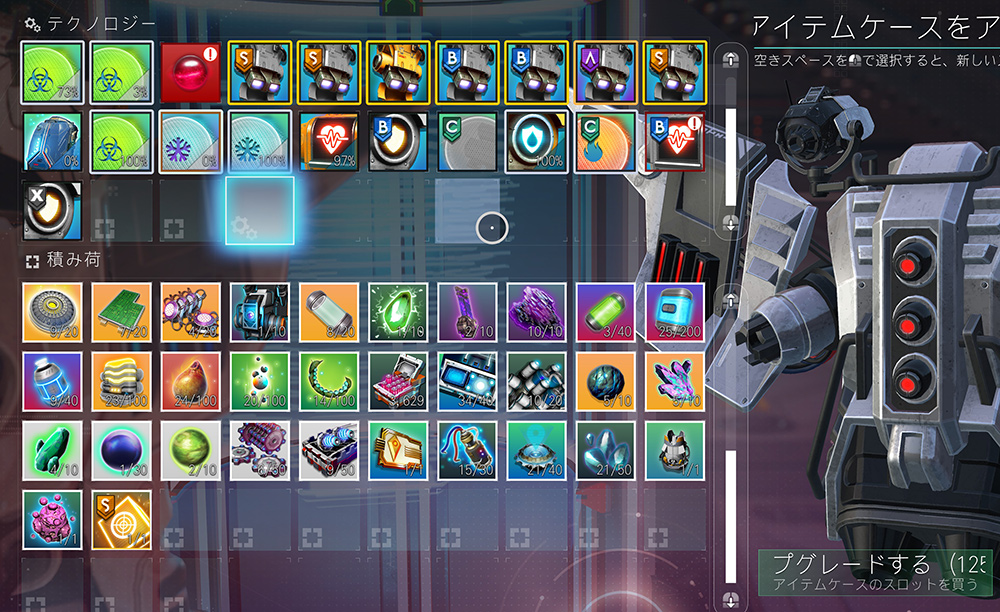This screenshot has height=612, width=1000.
Task: Select the gold S-class target upgrade item
Action: pyautogui.click(x=122, y=519)
